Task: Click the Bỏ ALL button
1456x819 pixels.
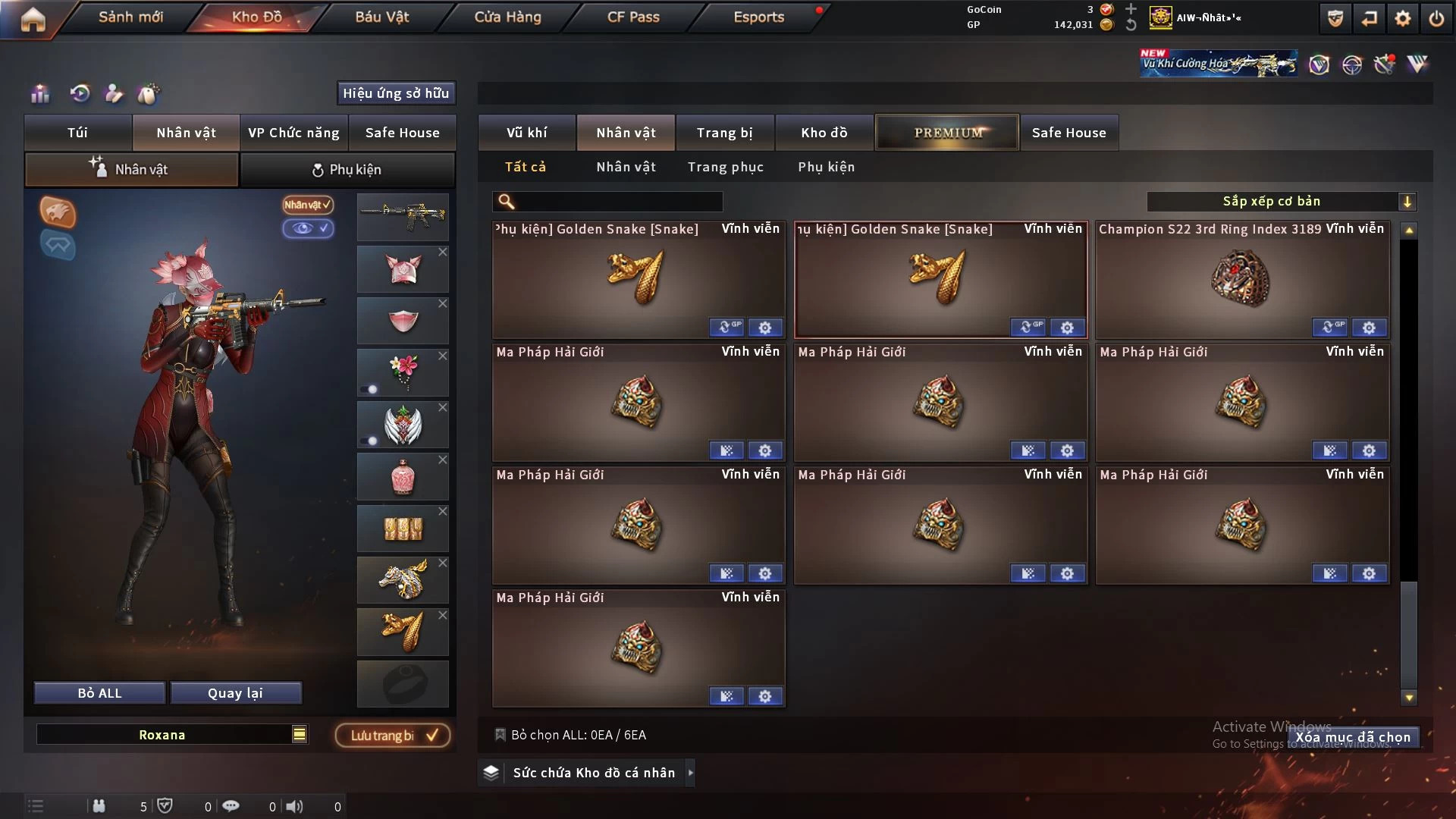Action: [99, 693]
